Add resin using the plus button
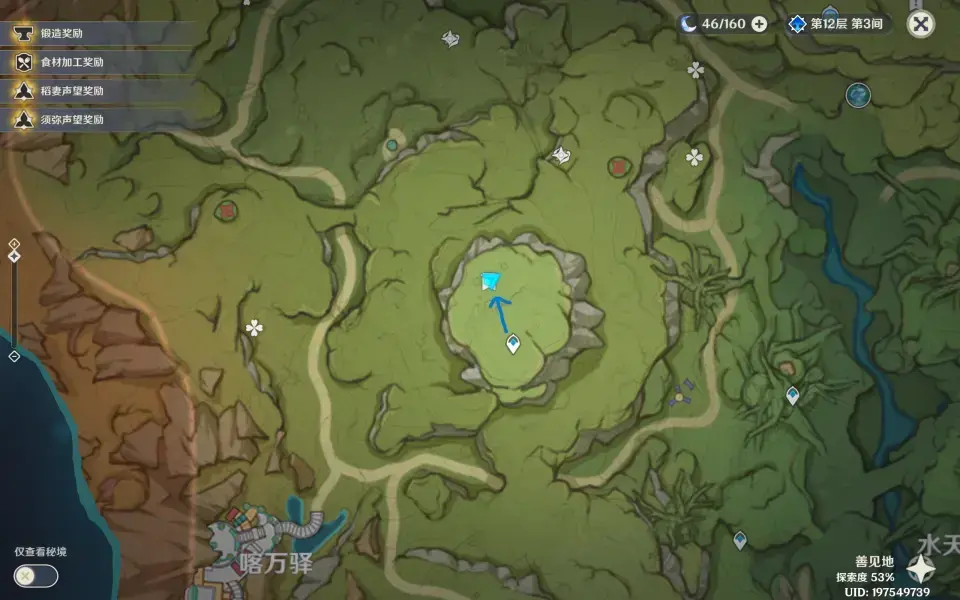Screen dimensions: 960x600 tap(759, 24)
